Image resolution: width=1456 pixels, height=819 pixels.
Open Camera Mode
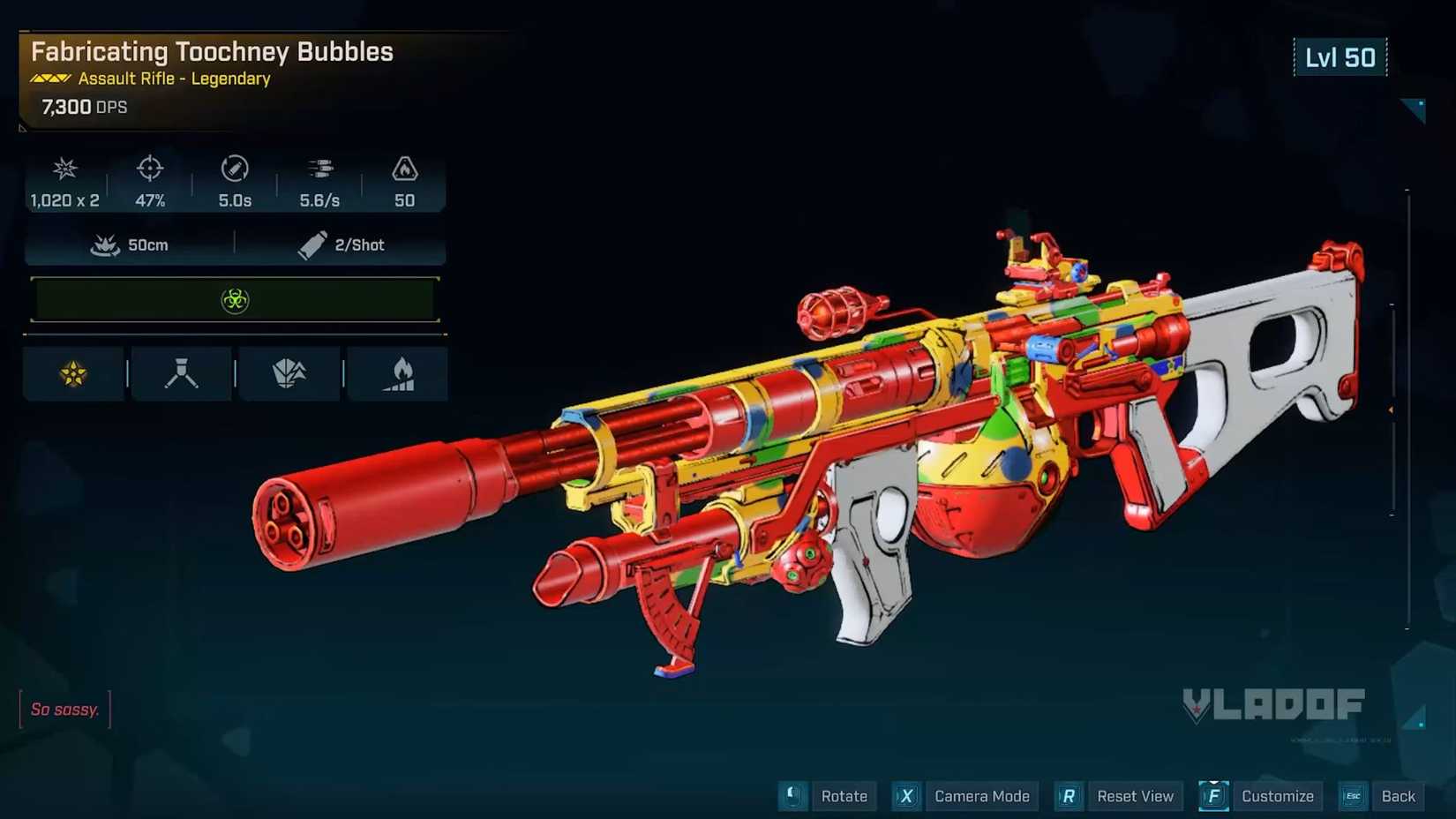981,795
